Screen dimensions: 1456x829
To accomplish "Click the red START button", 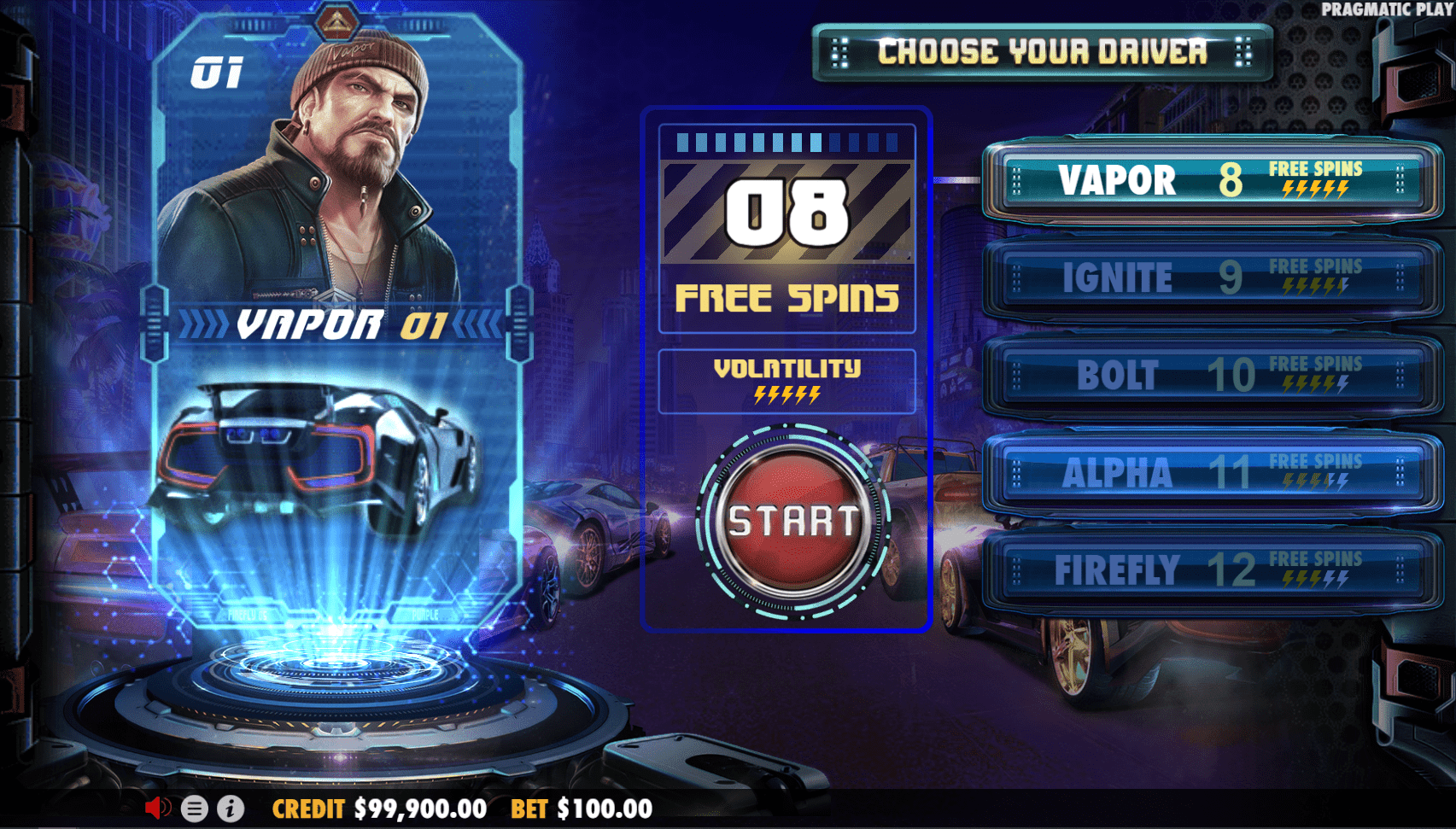I will click(x=792, y=521).
